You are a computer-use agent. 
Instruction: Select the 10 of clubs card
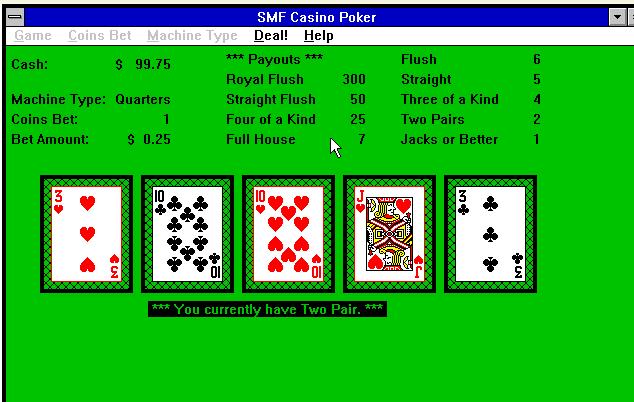pos(187,234)
